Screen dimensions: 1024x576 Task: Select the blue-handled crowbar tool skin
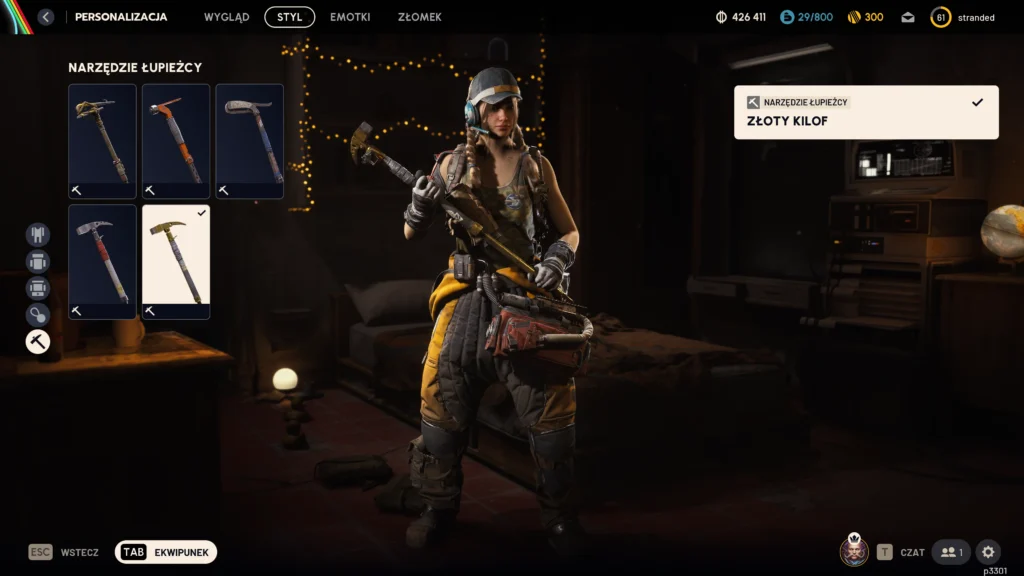(249, 141)
